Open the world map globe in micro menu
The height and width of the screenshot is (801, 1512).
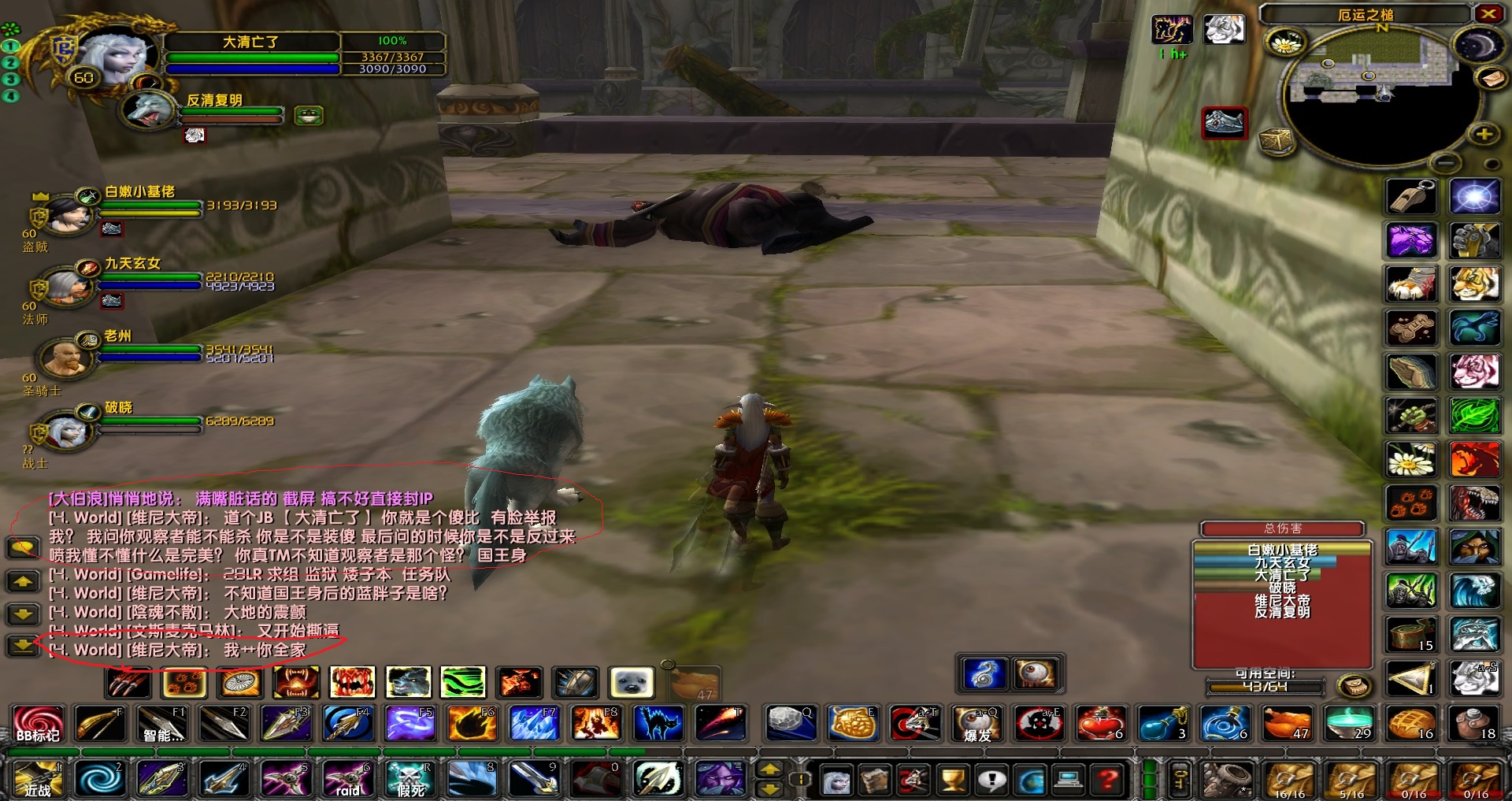(1032, 780)
